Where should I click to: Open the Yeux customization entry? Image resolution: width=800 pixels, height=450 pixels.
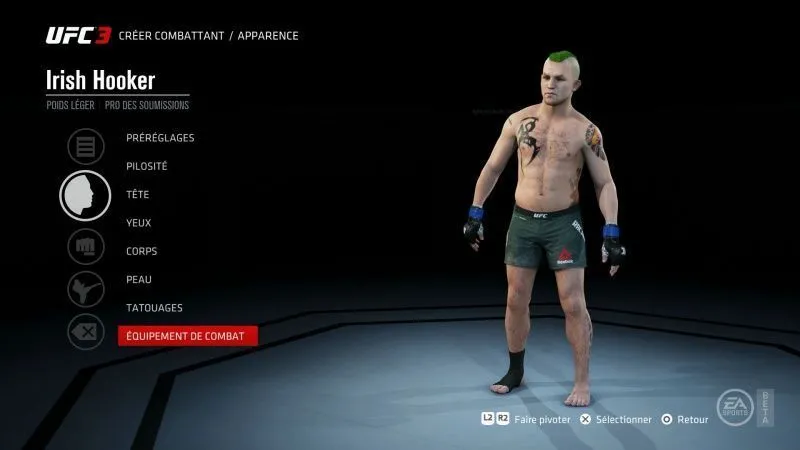[139, 223]
